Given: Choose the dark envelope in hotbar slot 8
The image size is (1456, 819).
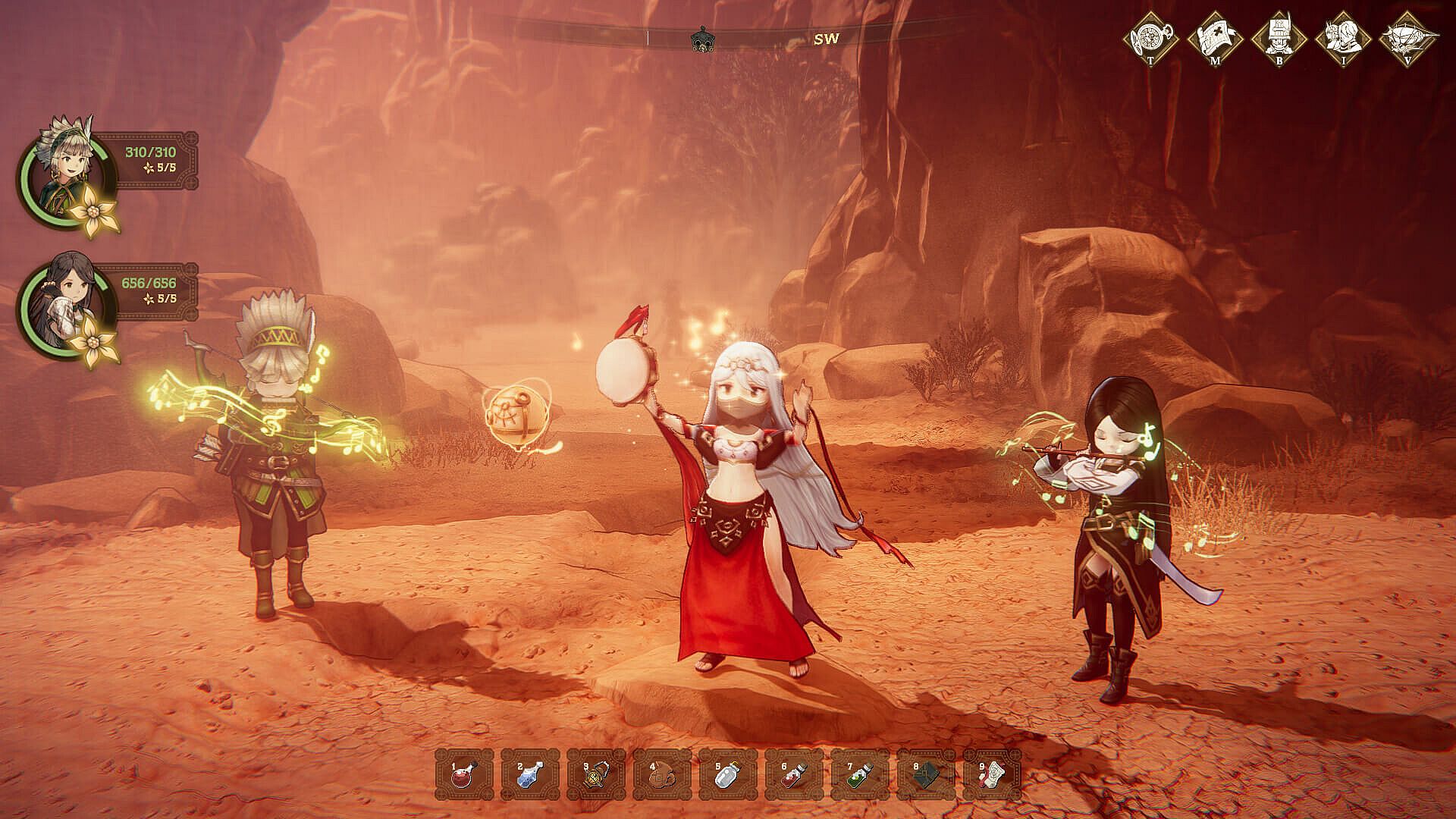Looking at the screenshot, I should click(926, 775).
